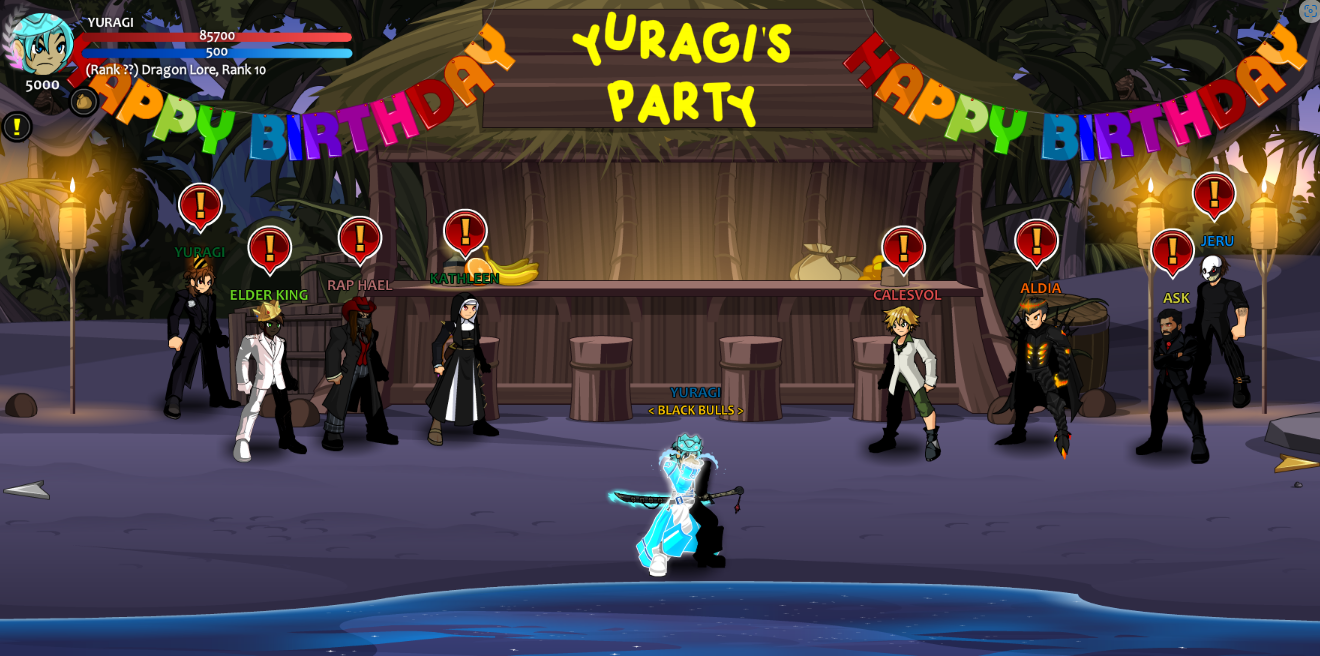Select quest marker above Calesvol

903,249
